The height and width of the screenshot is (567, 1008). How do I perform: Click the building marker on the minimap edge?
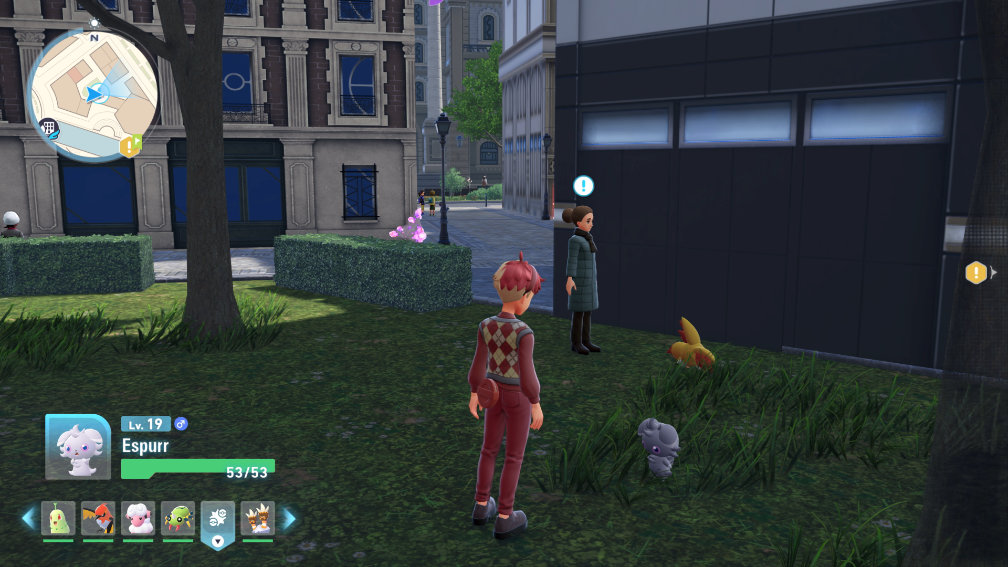click(x=47, y=127)
